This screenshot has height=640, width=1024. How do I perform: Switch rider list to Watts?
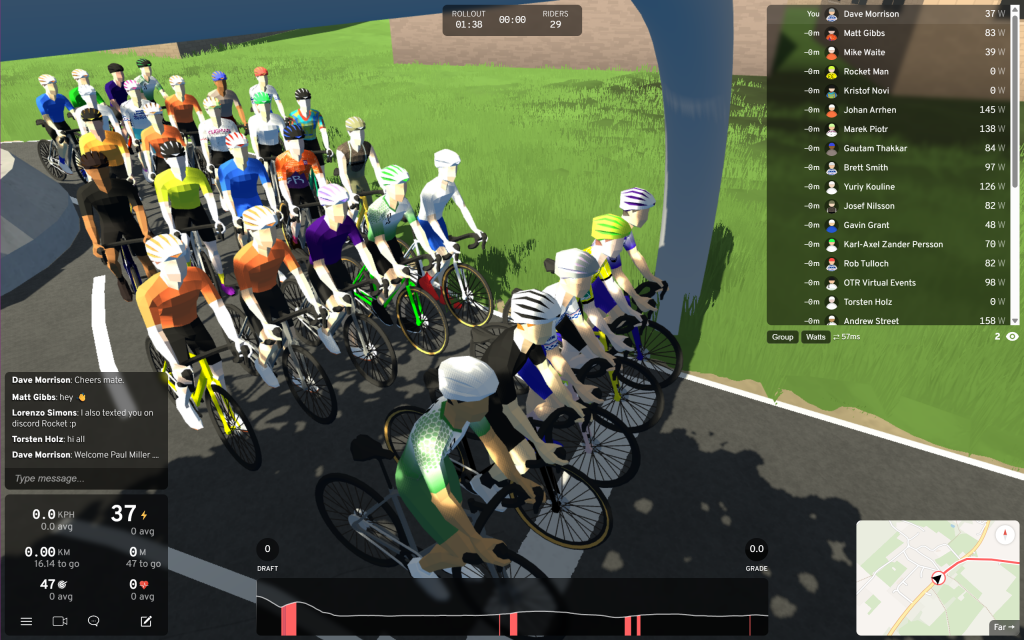(x=816, y=337)
